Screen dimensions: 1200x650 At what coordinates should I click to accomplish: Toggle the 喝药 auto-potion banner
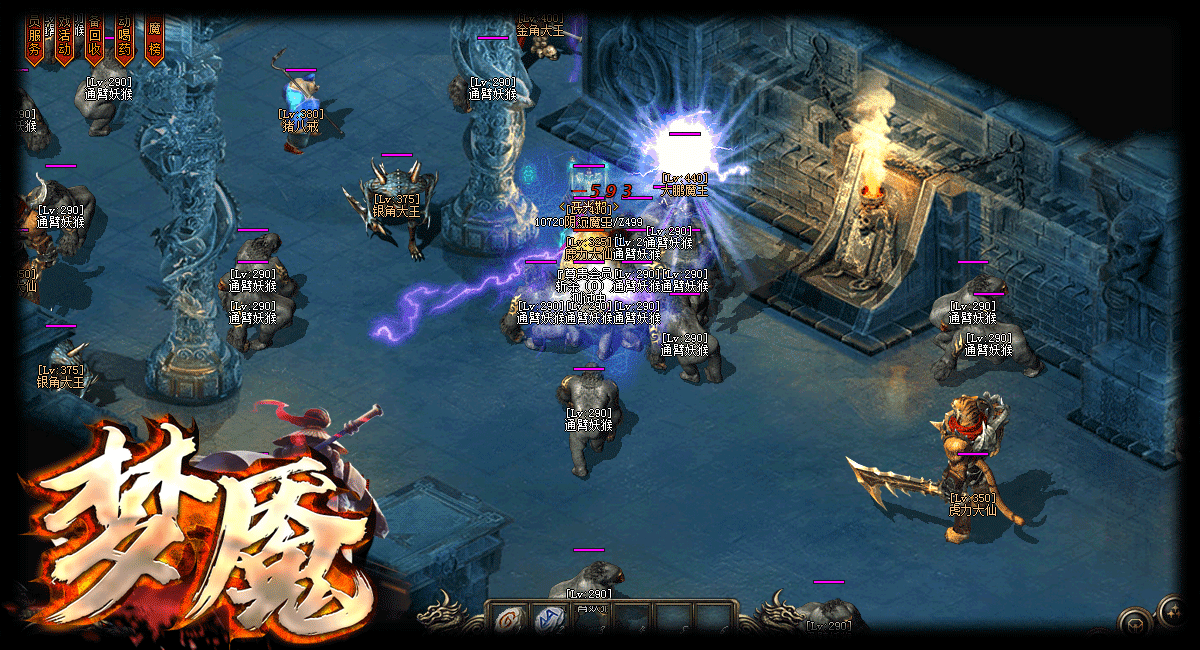click(x=124, y=39)
